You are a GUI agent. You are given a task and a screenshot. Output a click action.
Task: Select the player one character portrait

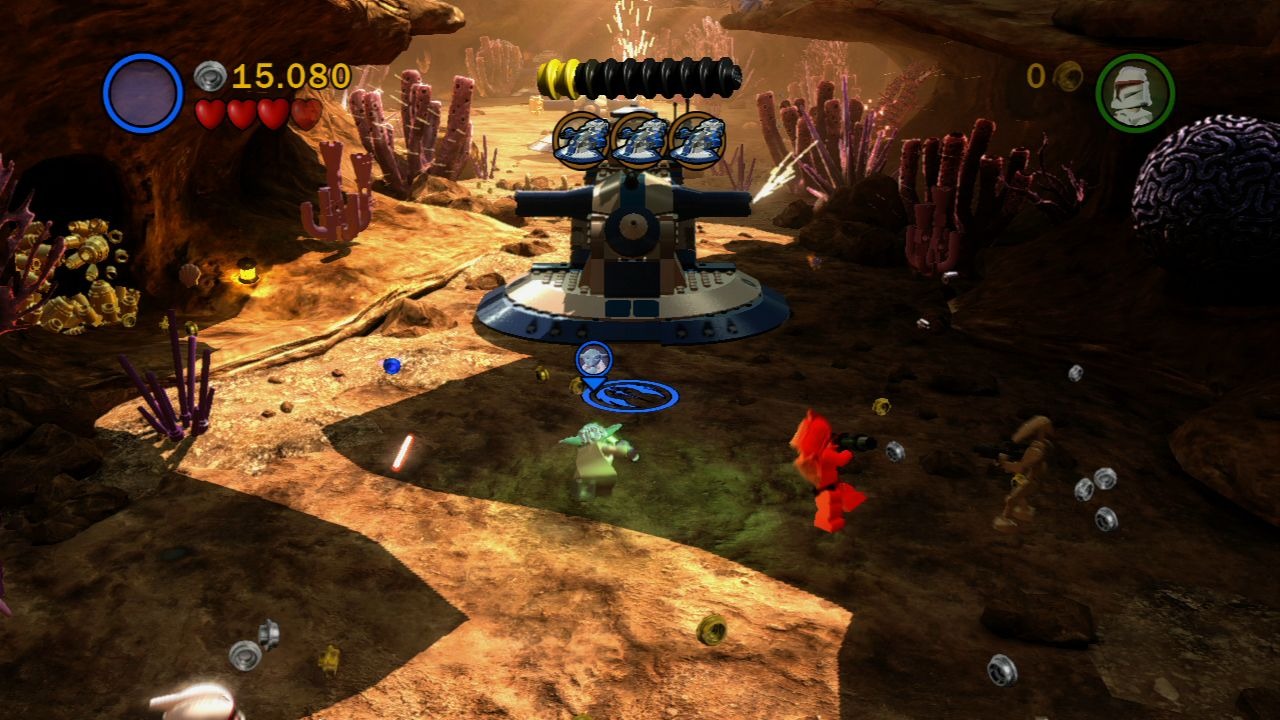click(143, 93)
